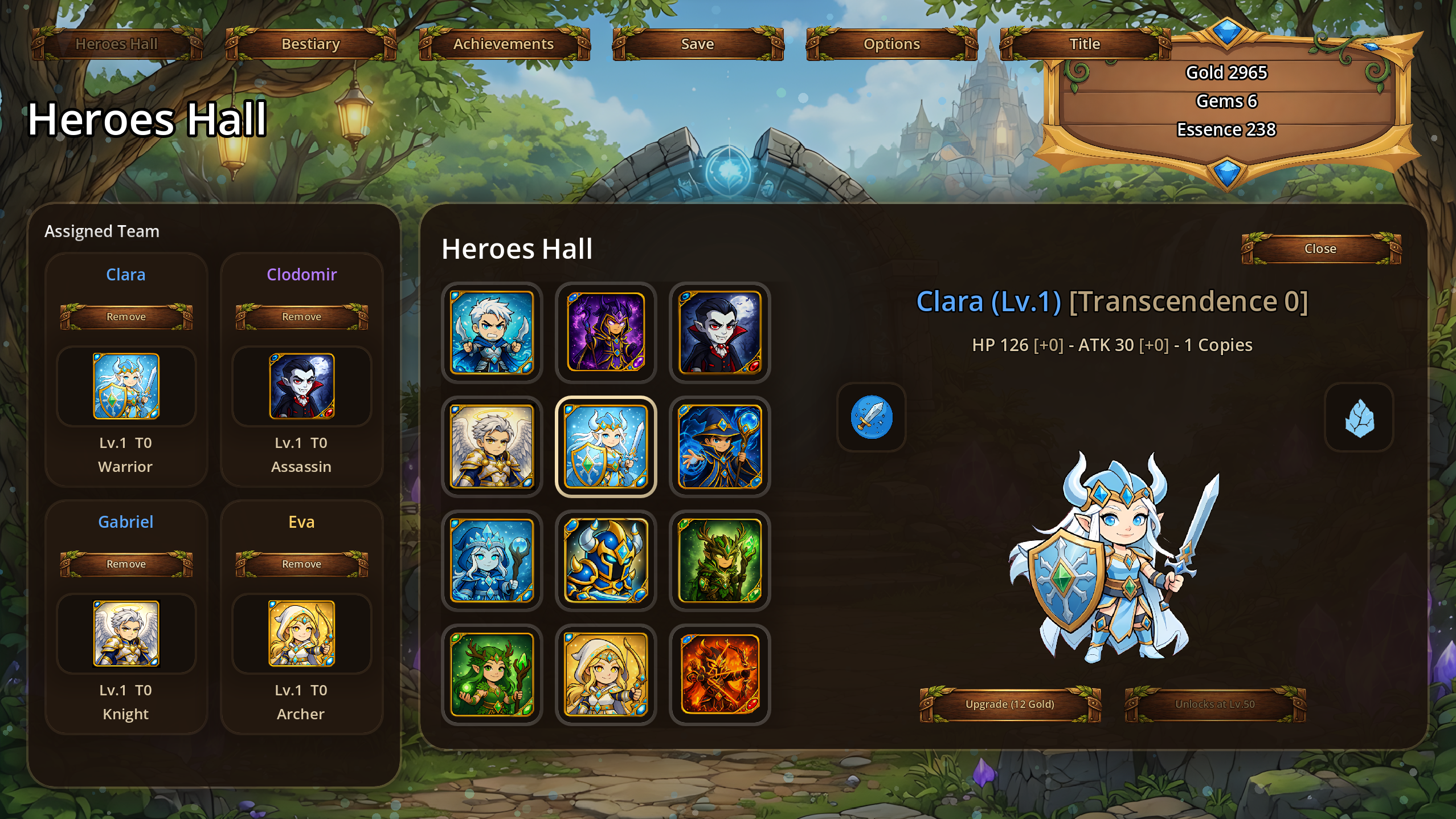Upgrade Clara for 12 Gold

tap(1010, 704)
